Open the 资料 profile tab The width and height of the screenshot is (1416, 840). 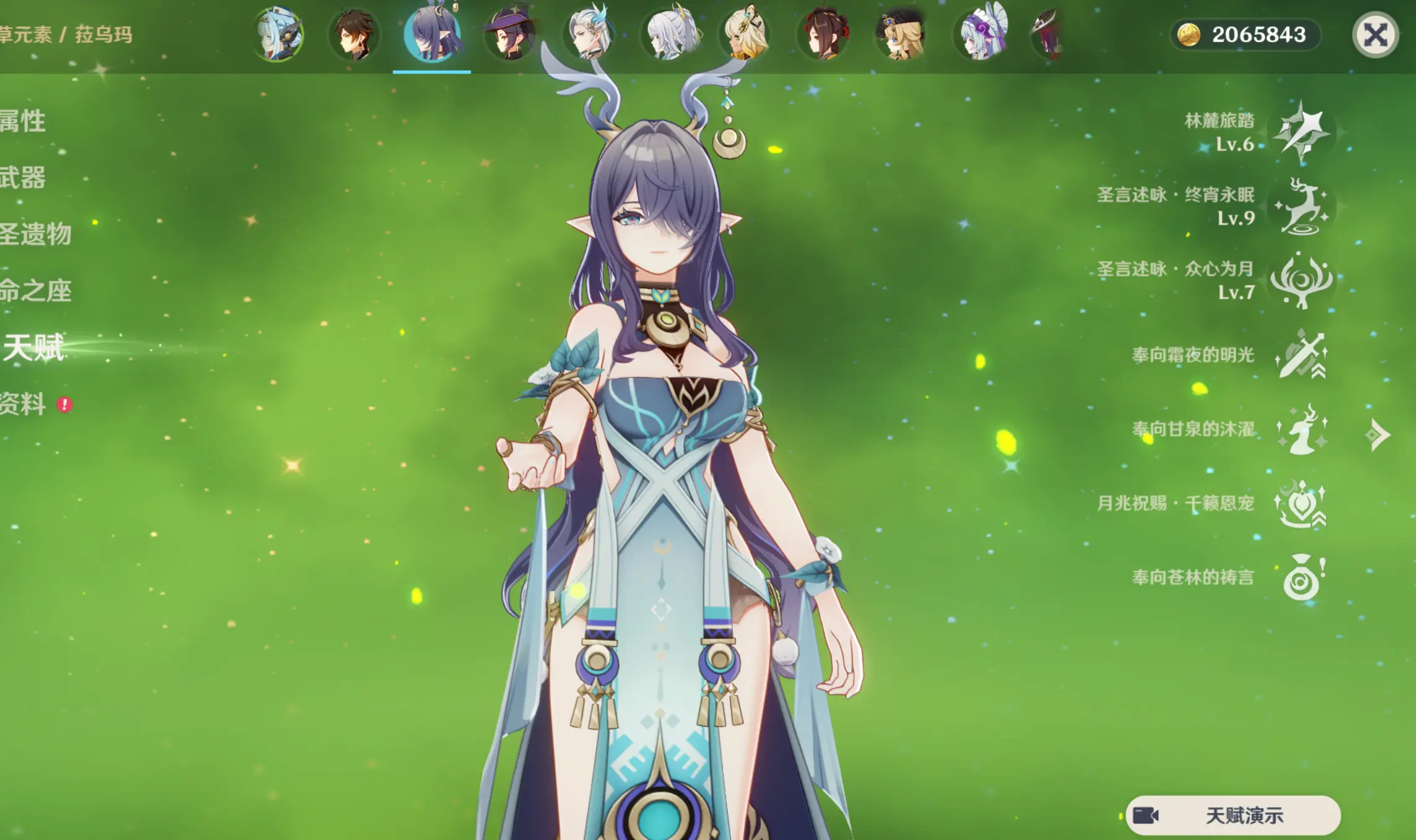point(23,405)
